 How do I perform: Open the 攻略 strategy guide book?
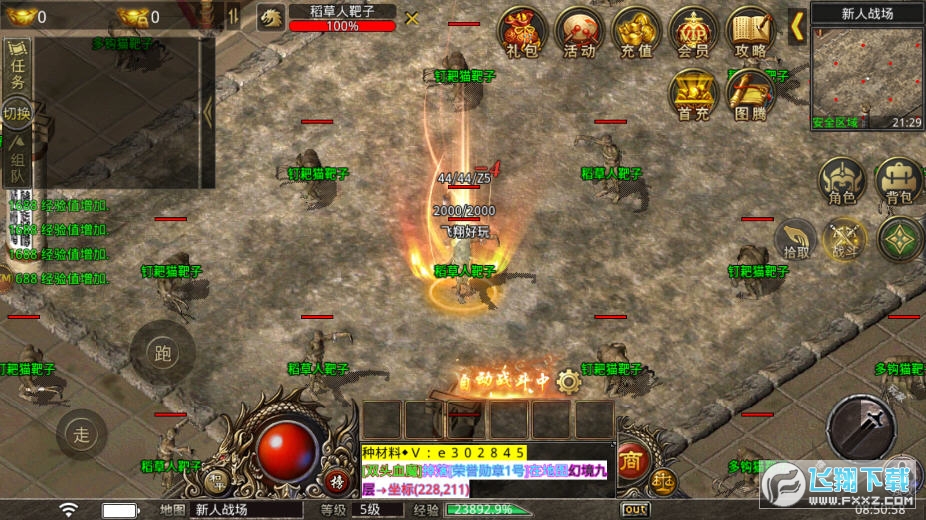pos(750,33)
